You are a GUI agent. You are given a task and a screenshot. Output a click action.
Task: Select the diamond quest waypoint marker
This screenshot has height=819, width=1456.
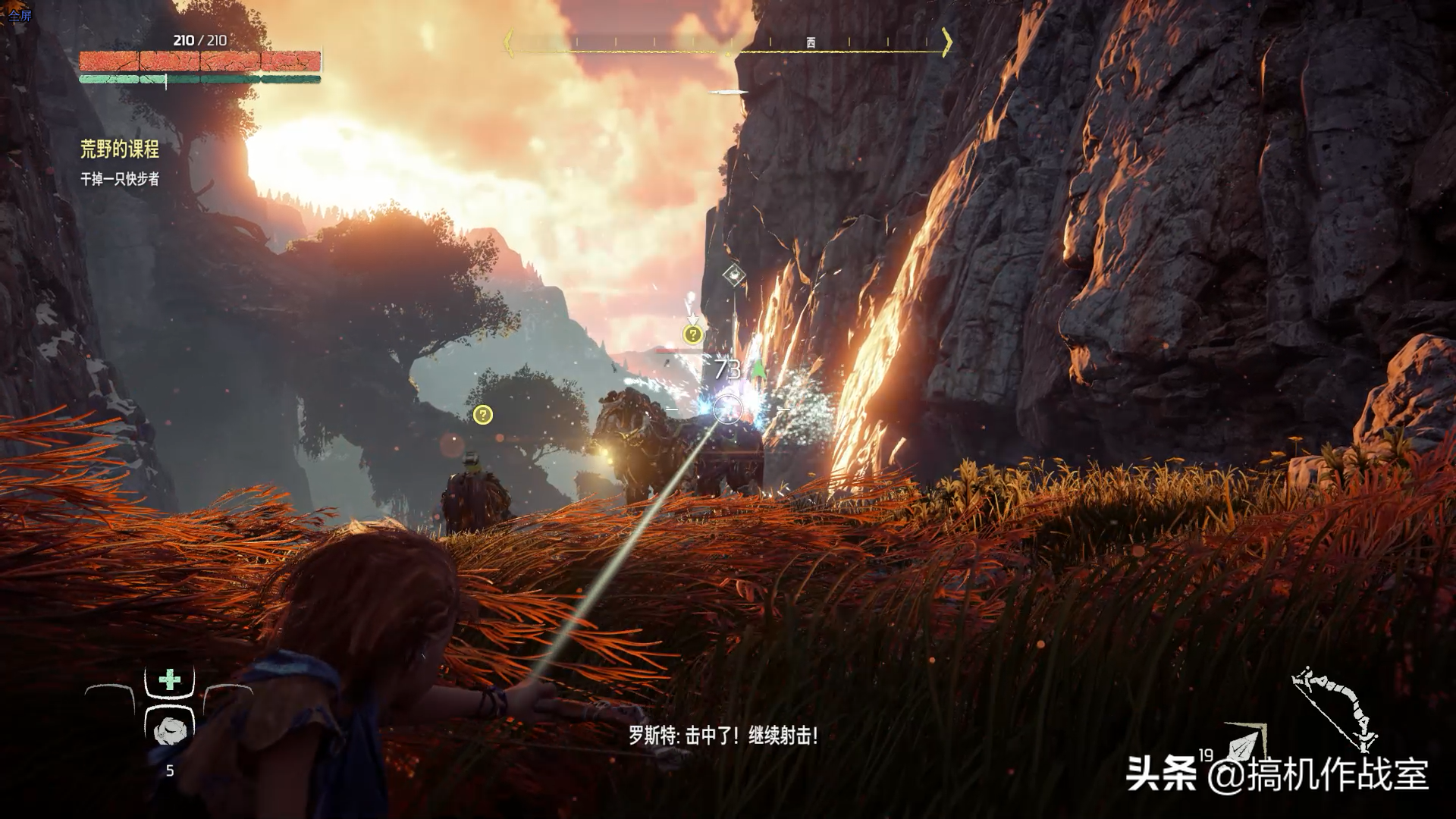[733, 275]
